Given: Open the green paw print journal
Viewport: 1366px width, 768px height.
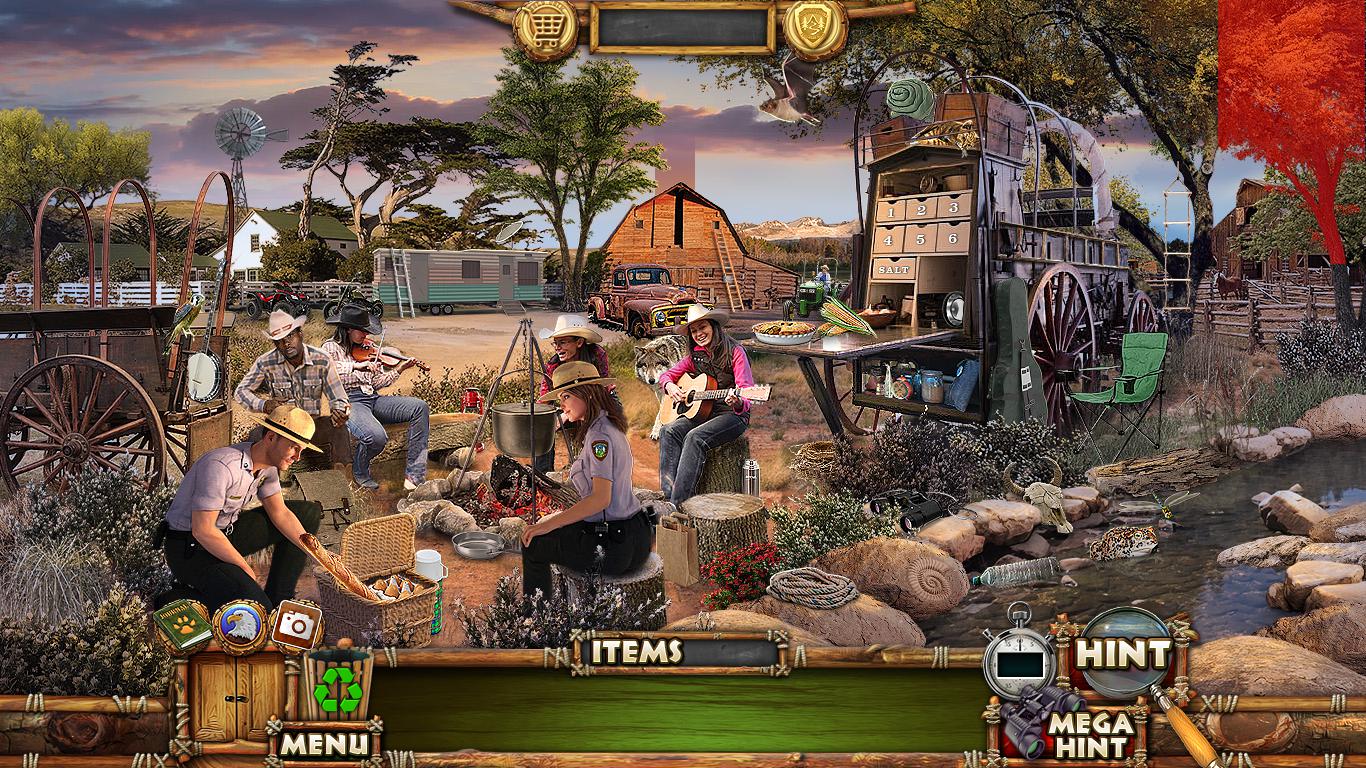Looking at the screenshot, I should tap(182, 626).
